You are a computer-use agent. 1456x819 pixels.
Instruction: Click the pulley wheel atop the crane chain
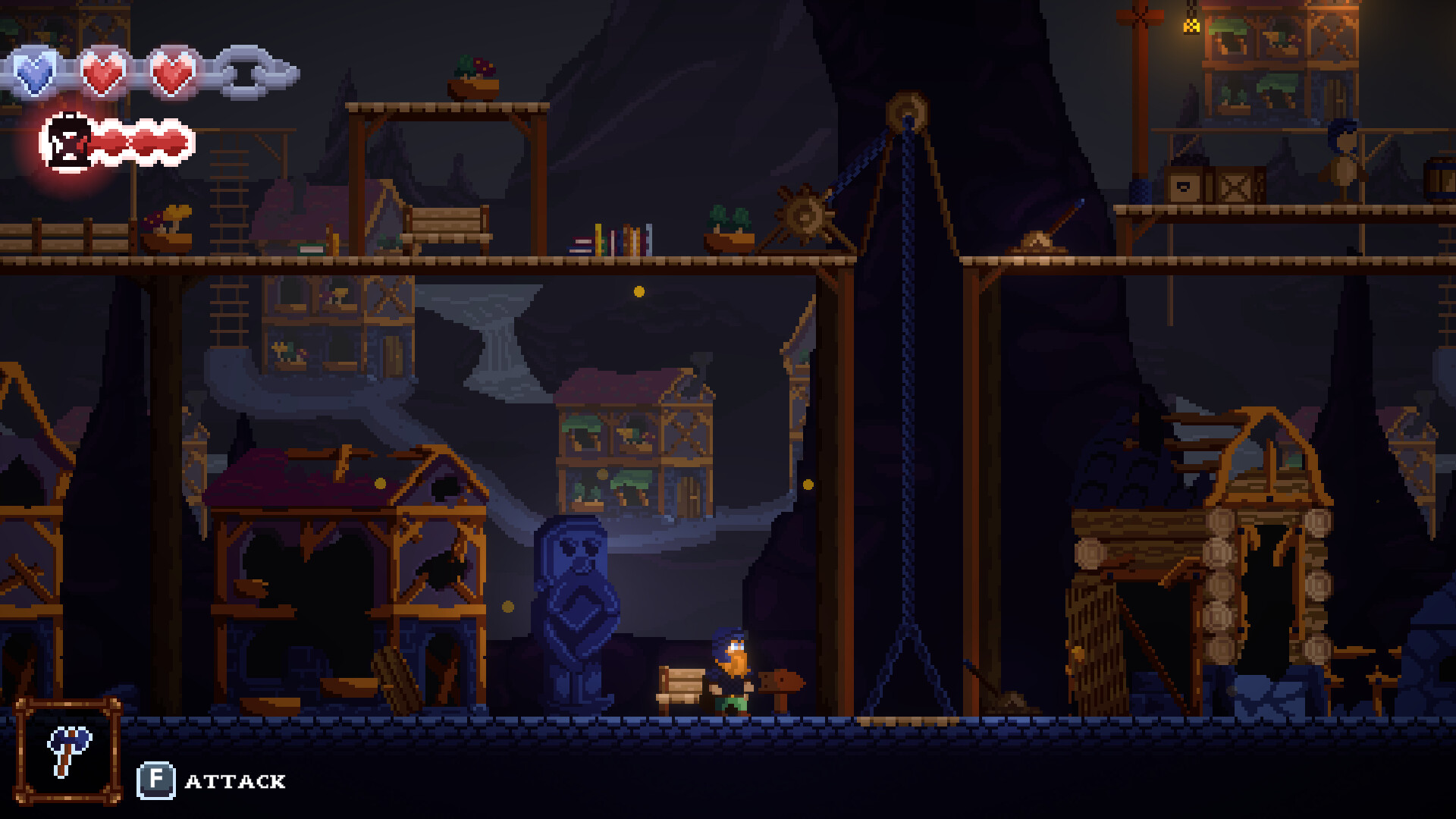pyautogui.click(x=907, y=108)
